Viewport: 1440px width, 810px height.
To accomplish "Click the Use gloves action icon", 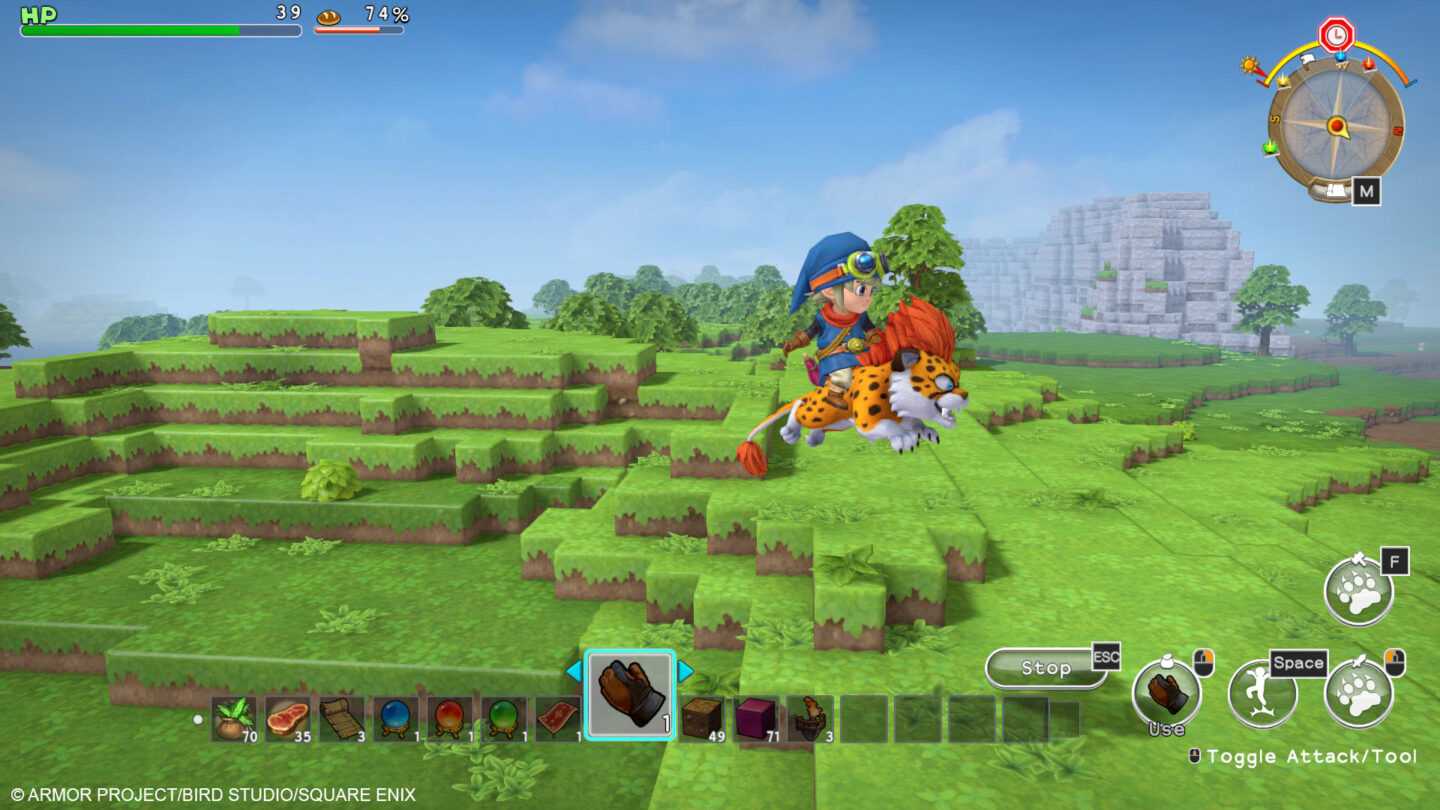I will (1168, 690).
